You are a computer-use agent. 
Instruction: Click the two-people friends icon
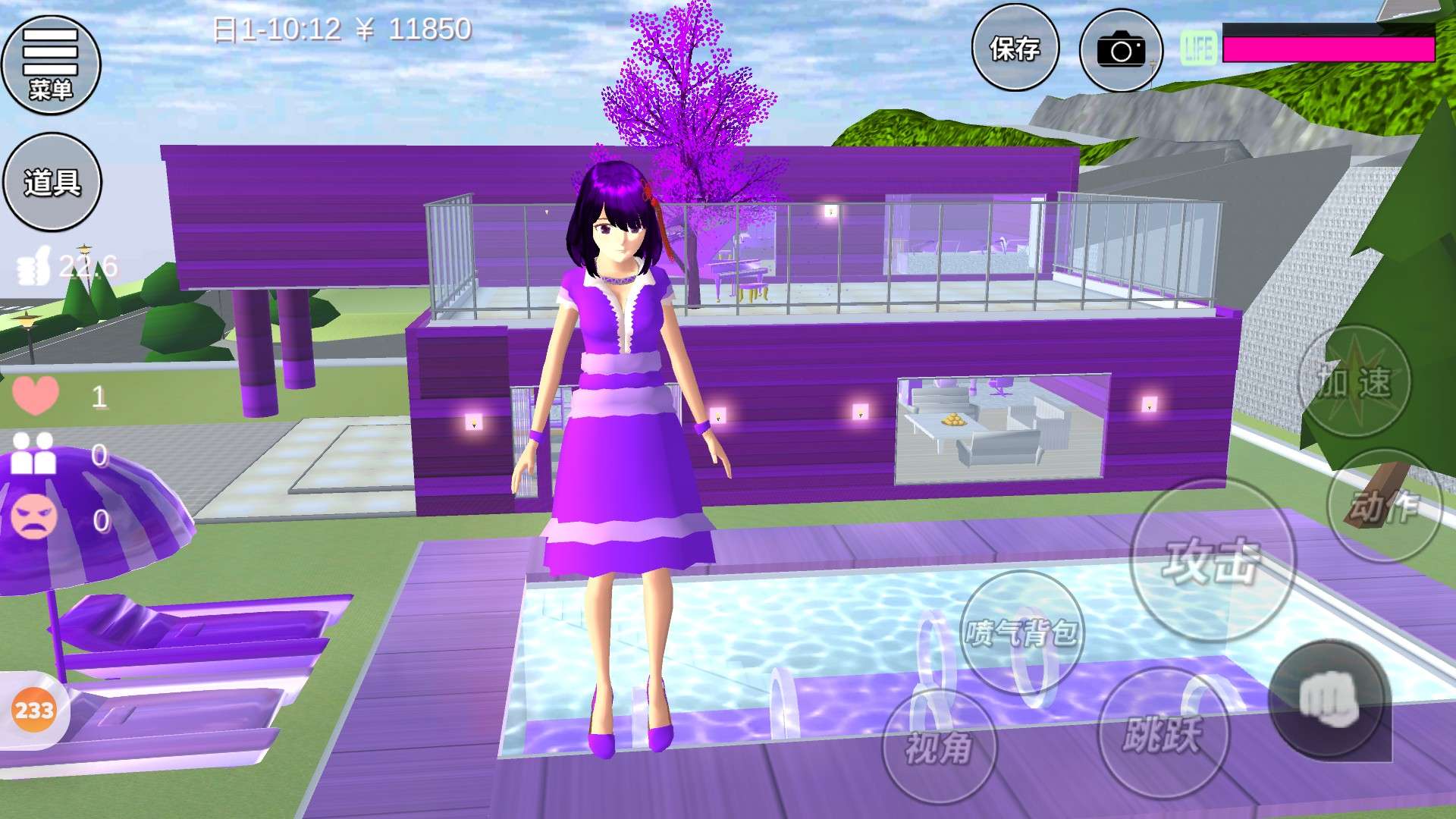(x=34, y=454)
